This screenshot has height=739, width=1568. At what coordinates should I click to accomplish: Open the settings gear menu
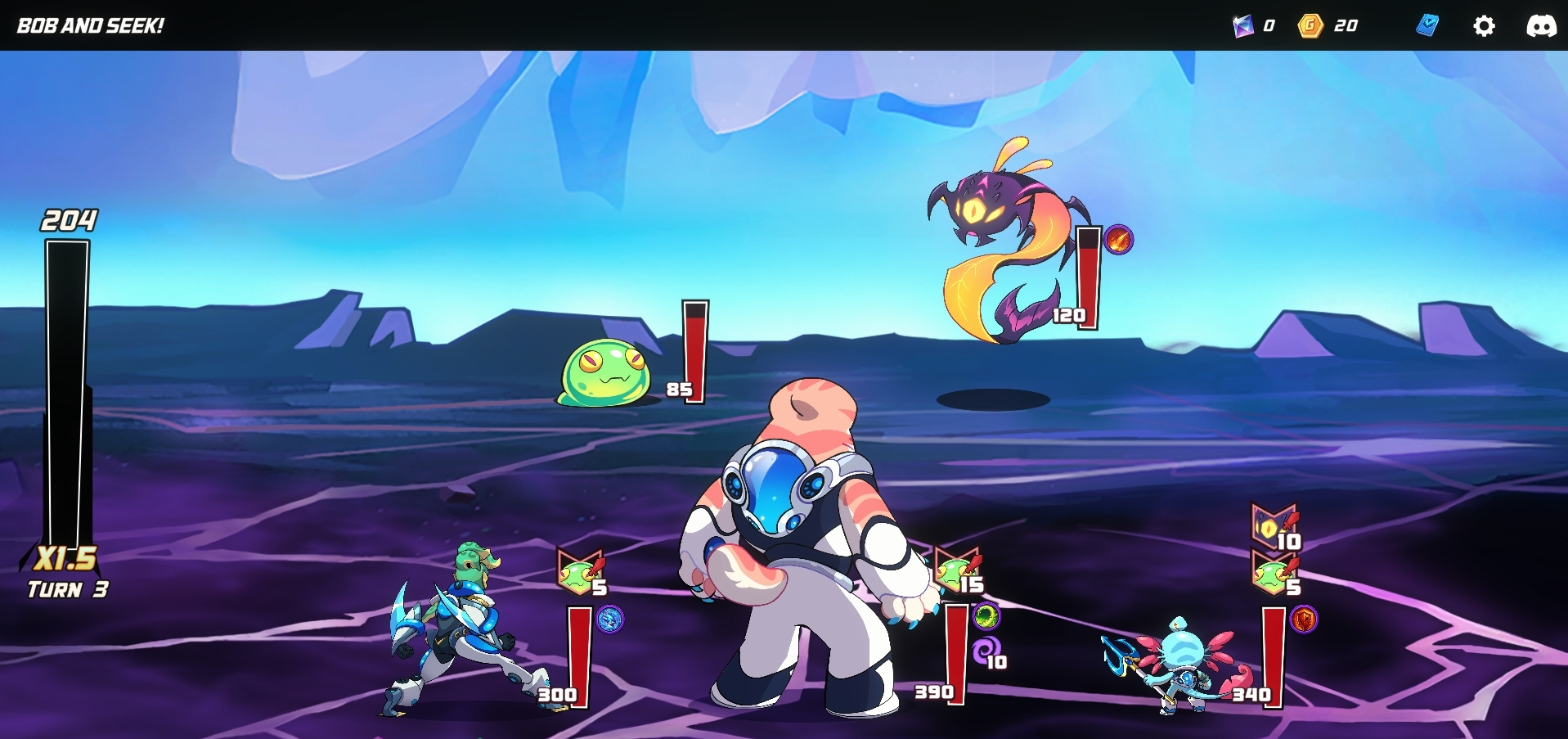pyautogui.click(x=1485, y=25)
